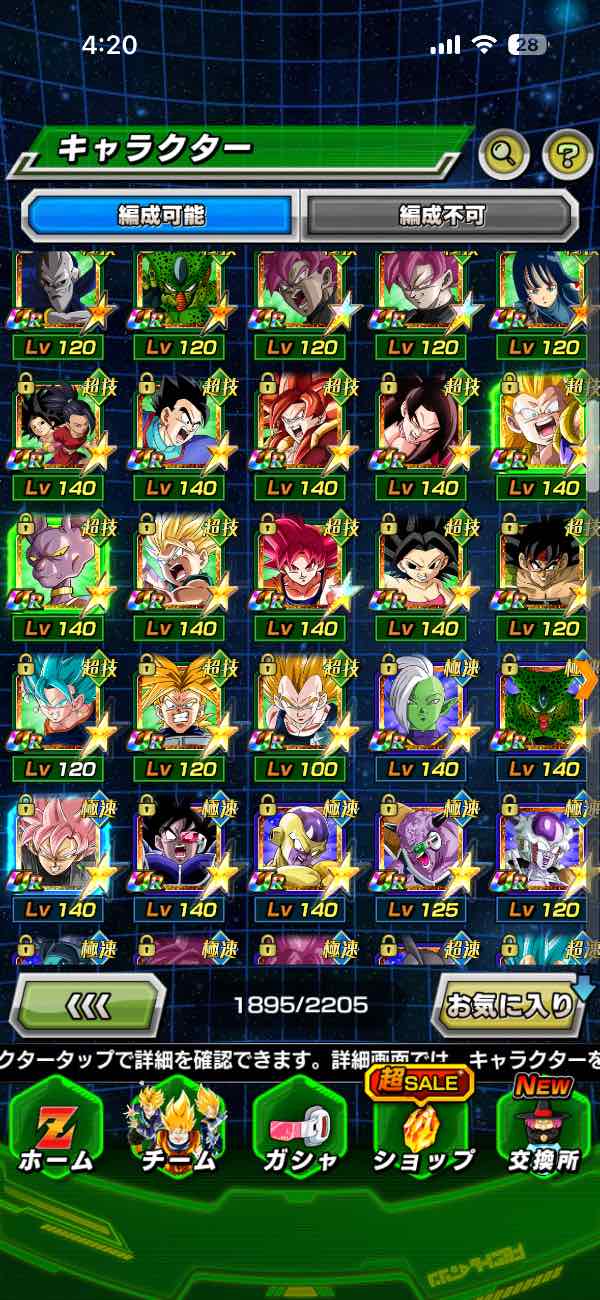
Task: Select the Beerus character card
Action: 59,565
